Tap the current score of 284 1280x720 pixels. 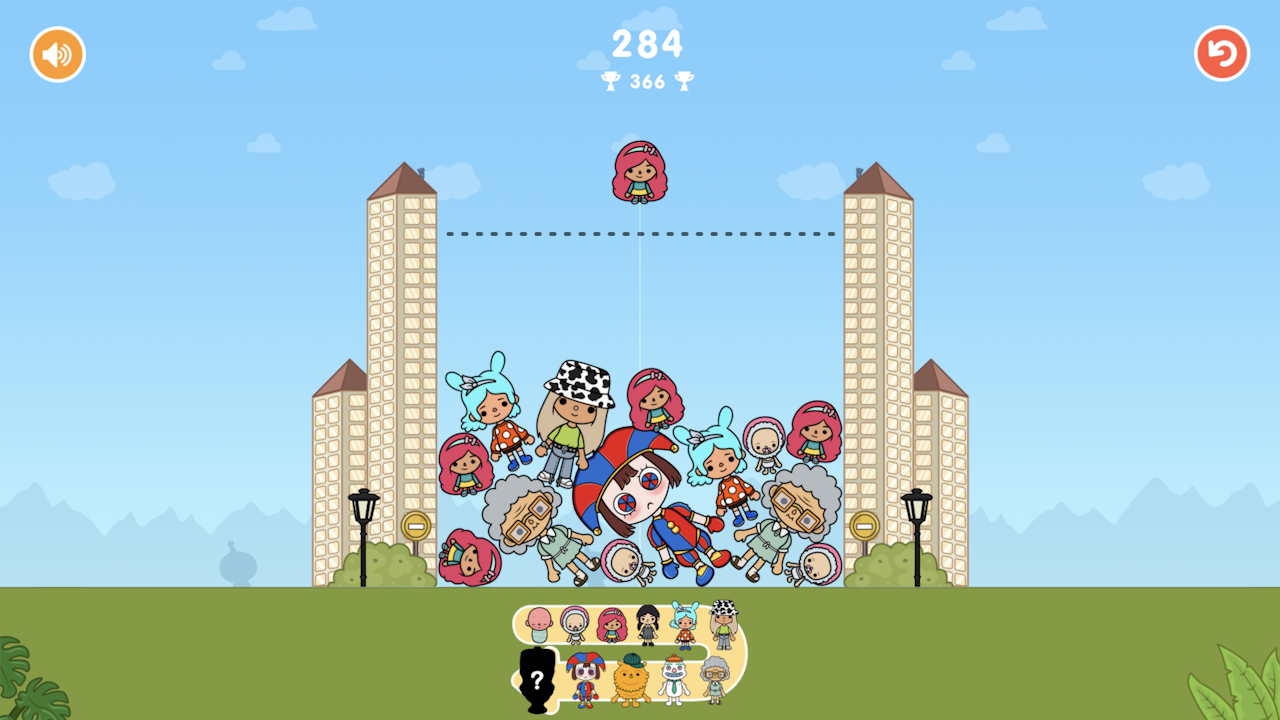coord(646,44)
